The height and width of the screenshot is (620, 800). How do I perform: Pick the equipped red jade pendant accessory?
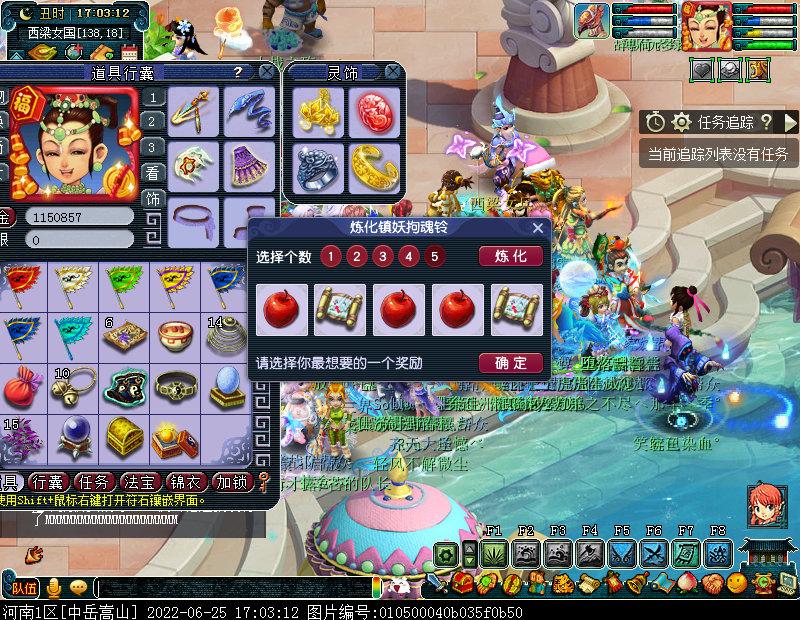coord(371,110)
